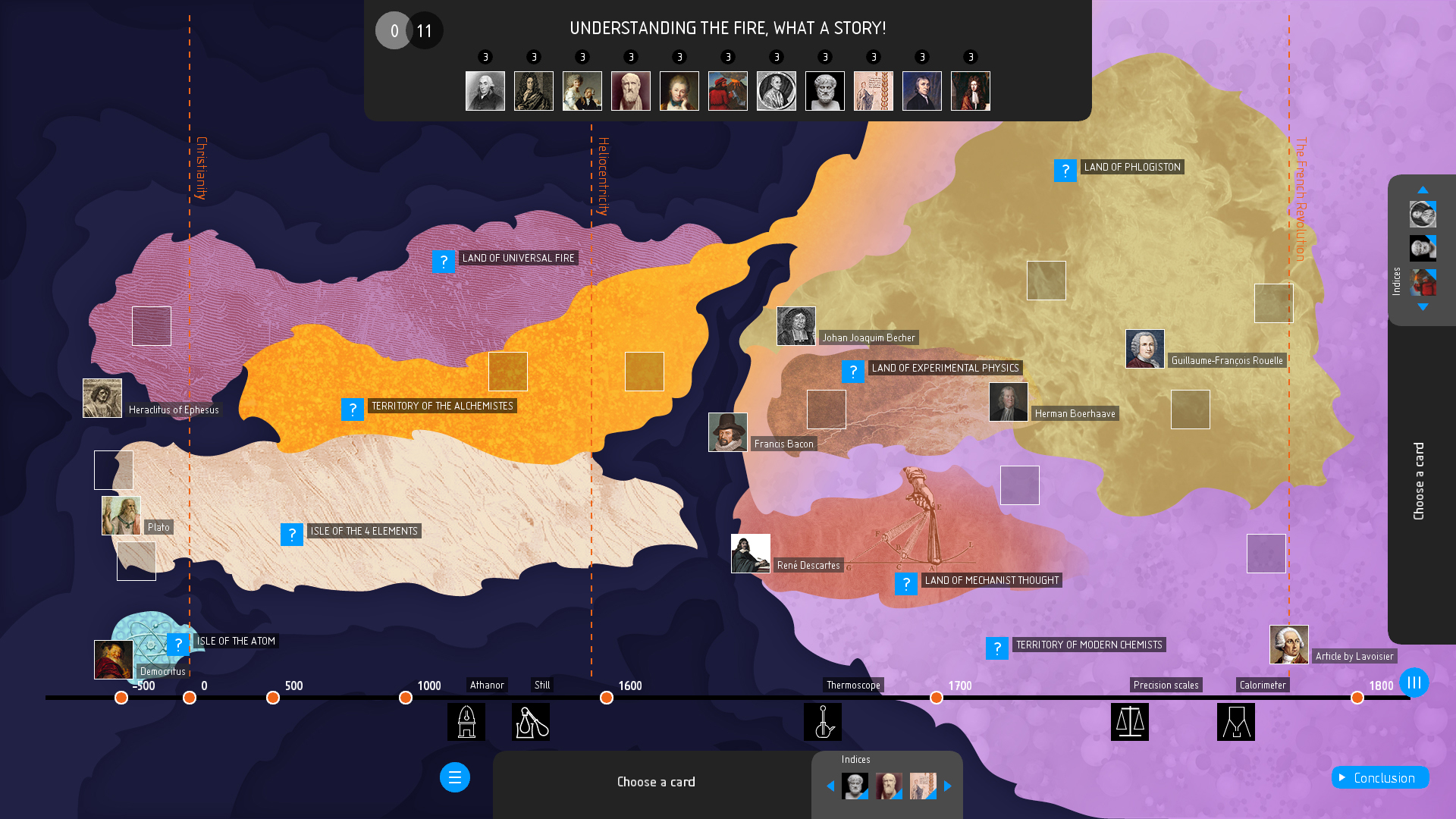Open the Isle of the Atom question mark
Image resolution: width=1456 pixels, height=819 pixels.
177,645
